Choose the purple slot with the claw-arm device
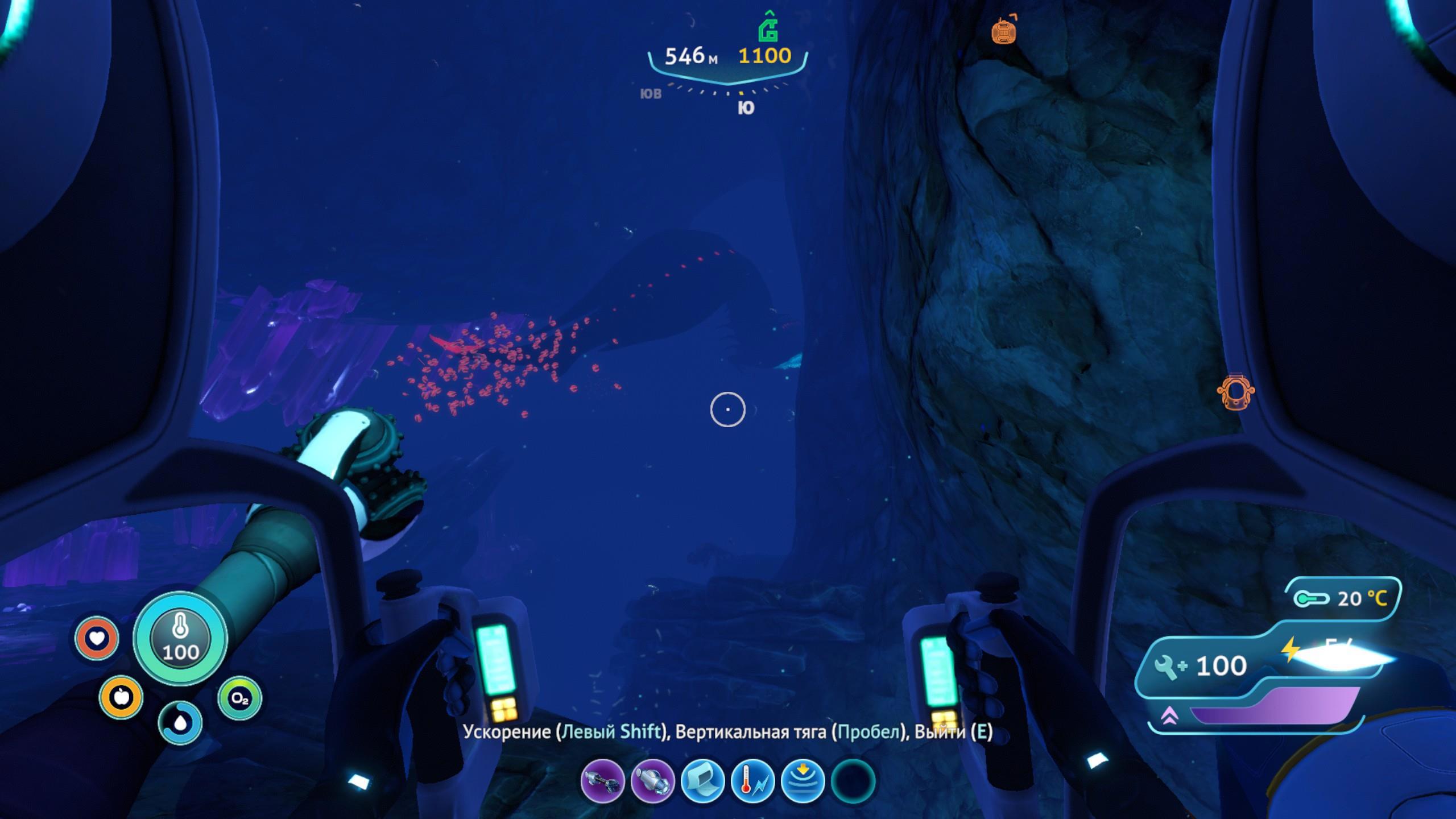The image size is (1456, 819). point(602,781)
